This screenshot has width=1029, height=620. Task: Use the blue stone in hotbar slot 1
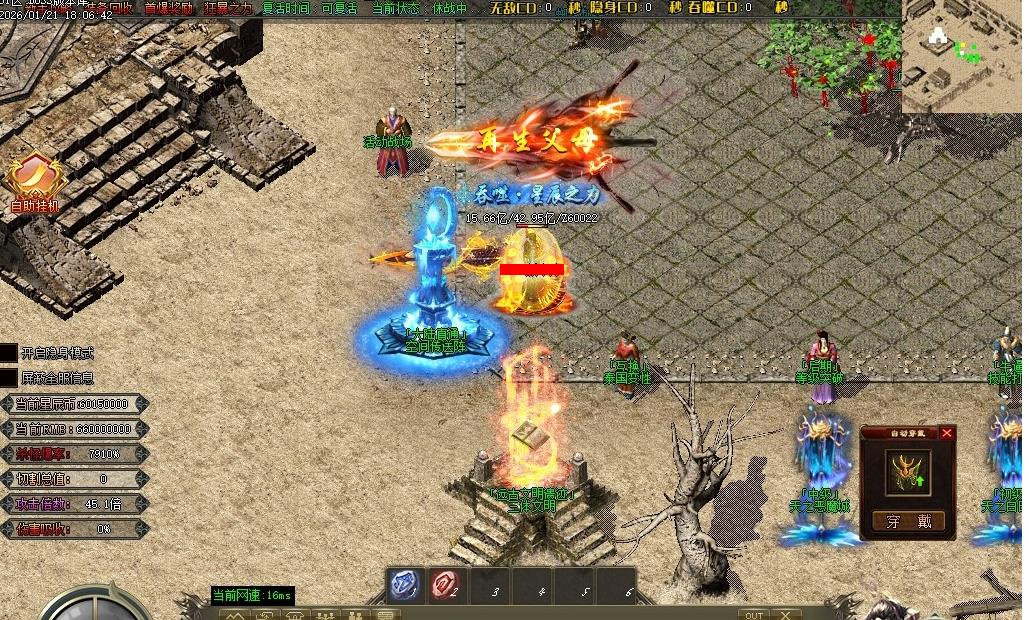(x=404, y=585)
